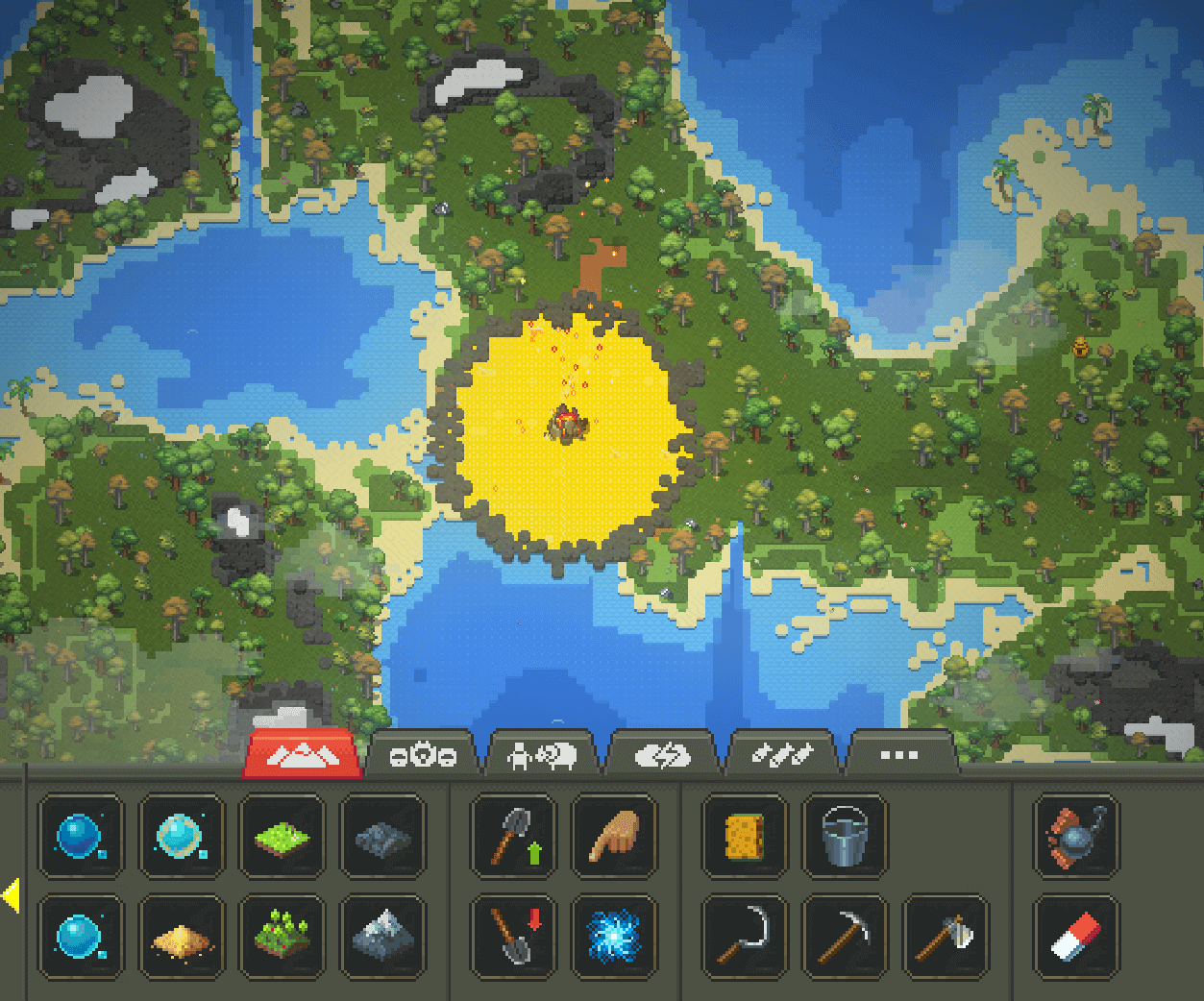Pick the sand pile terrain tool

(182, 938)
